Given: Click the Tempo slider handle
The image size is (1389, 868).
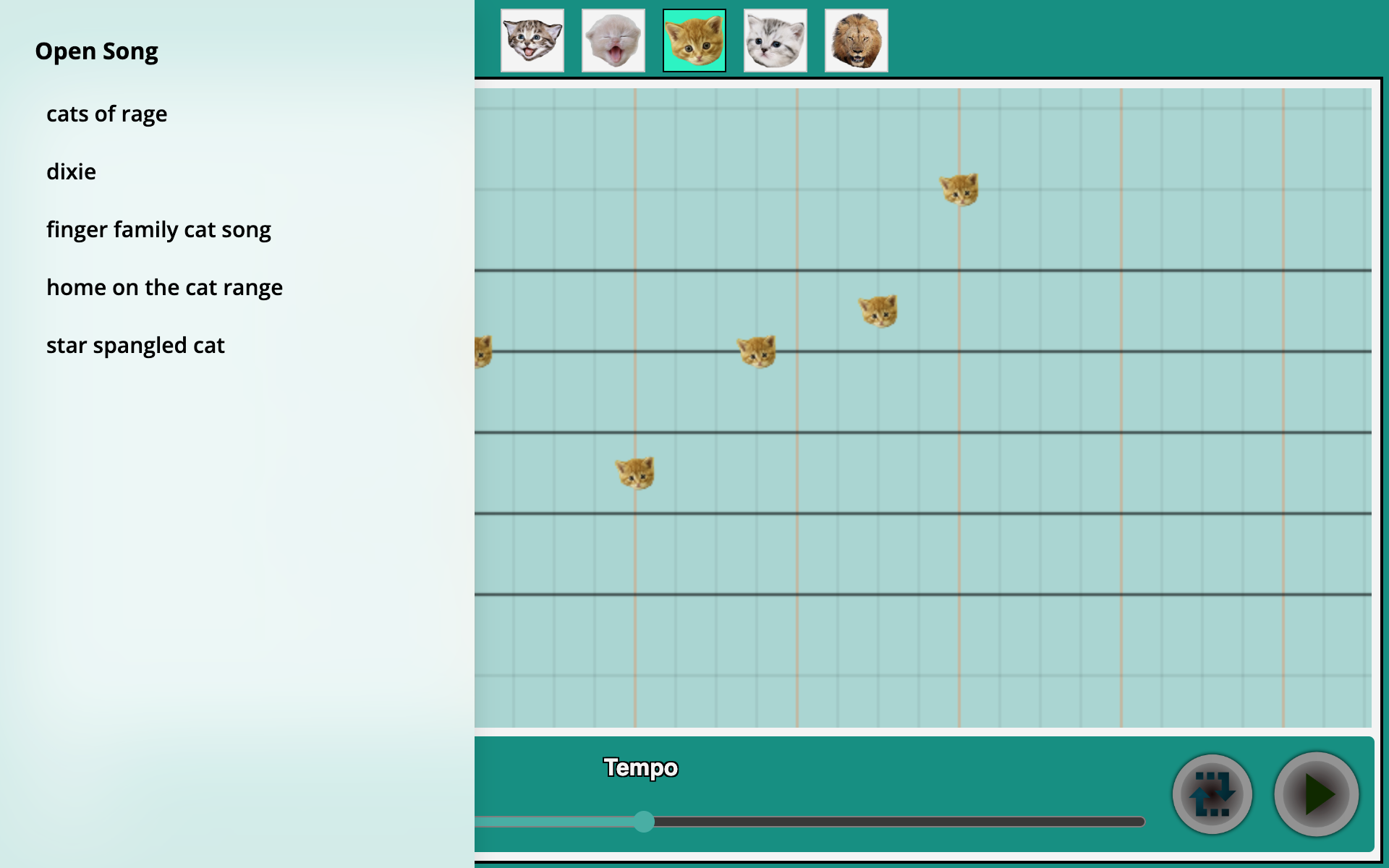Looking at the screenshot, I should pos(643,822).
